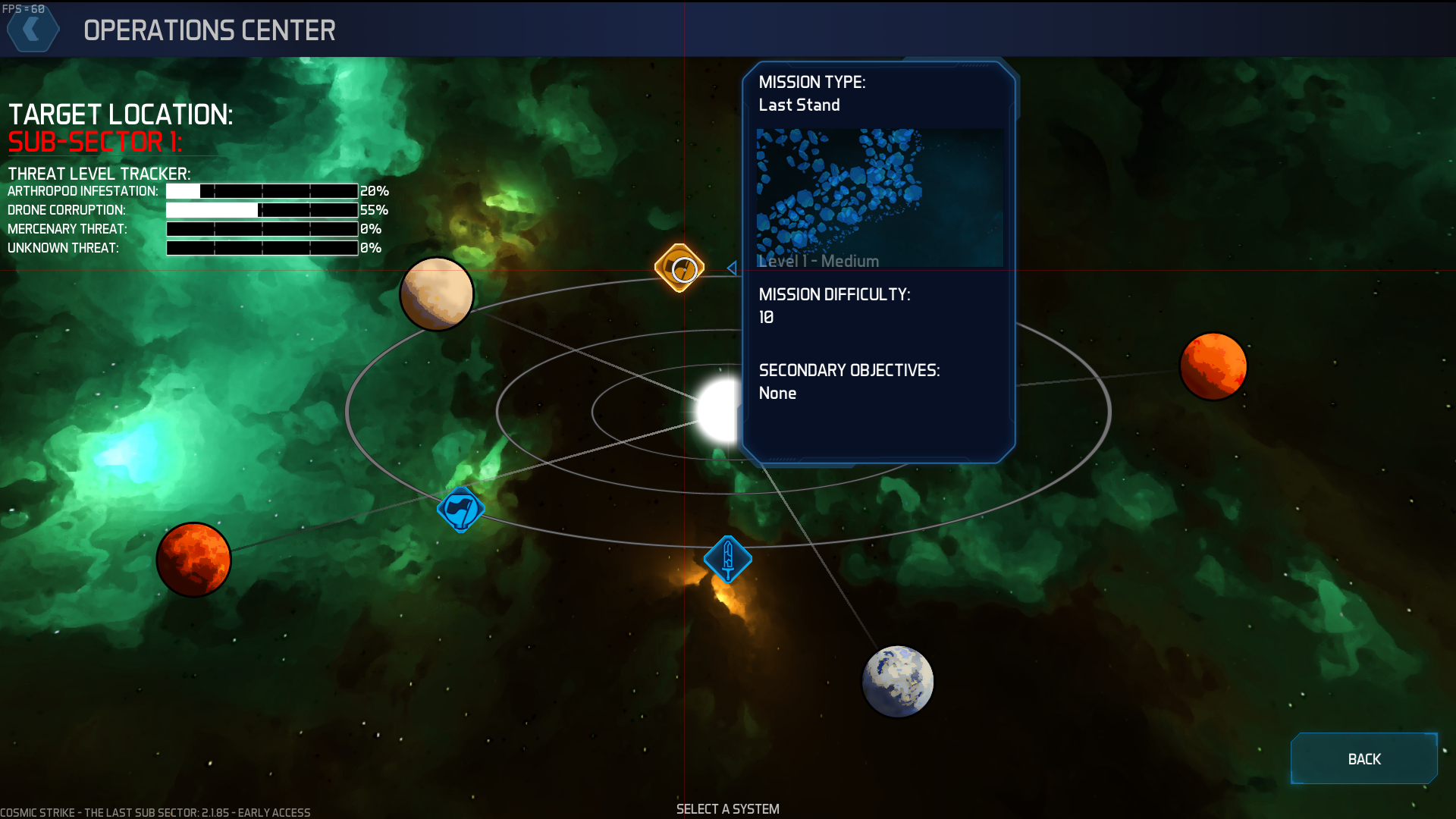Click the BACK button
Viewport: 1456px width, 819px height.
click(1363, 758)
